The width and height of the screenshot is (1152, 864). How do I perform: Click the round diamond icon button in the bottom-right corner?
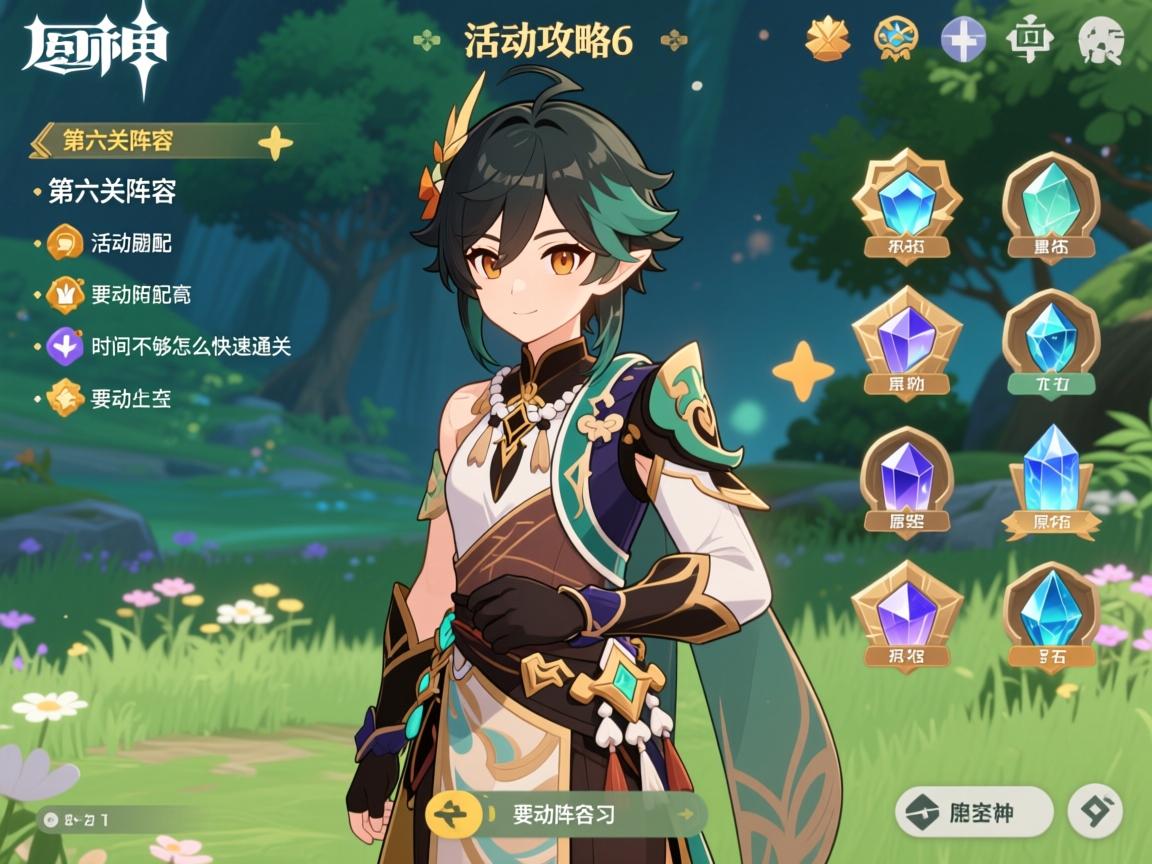[1094, 811]
